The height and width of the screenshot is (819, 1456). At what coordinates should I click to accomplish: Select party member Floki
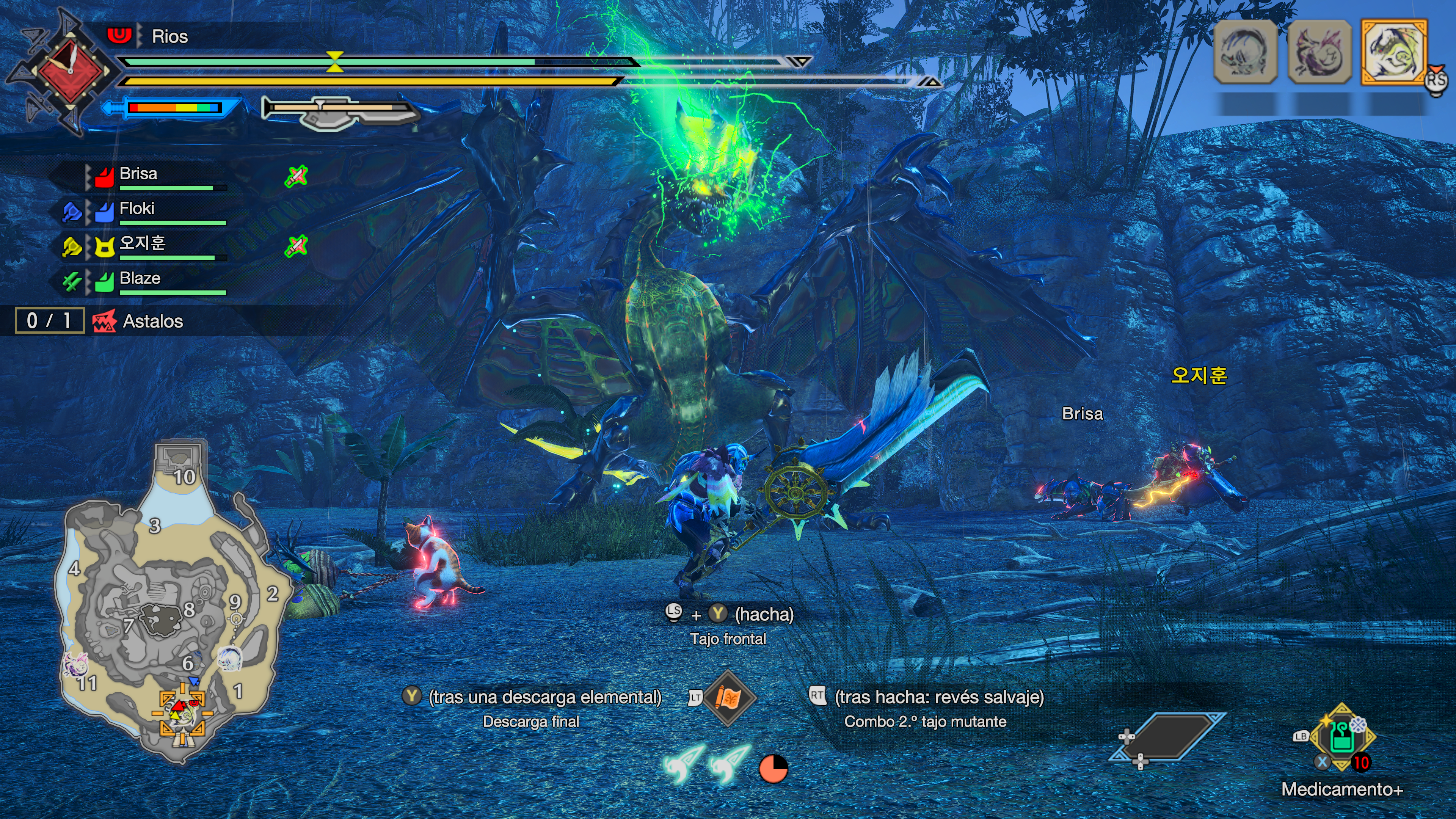point(137,209)
